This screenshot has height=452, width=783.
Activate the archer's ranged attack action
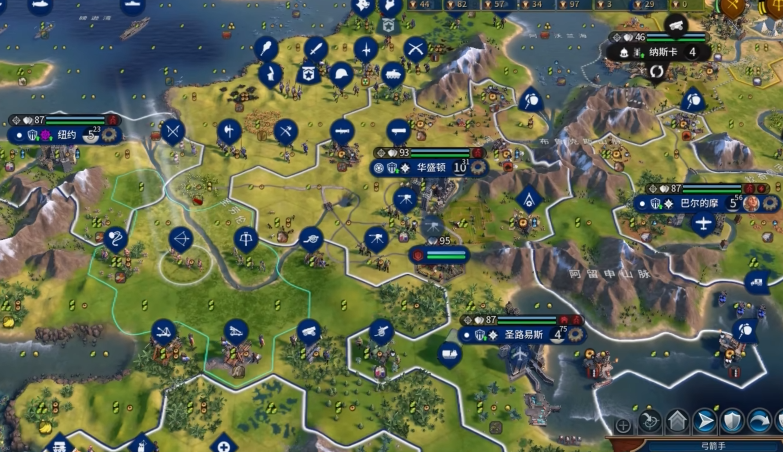pos(651,420)
